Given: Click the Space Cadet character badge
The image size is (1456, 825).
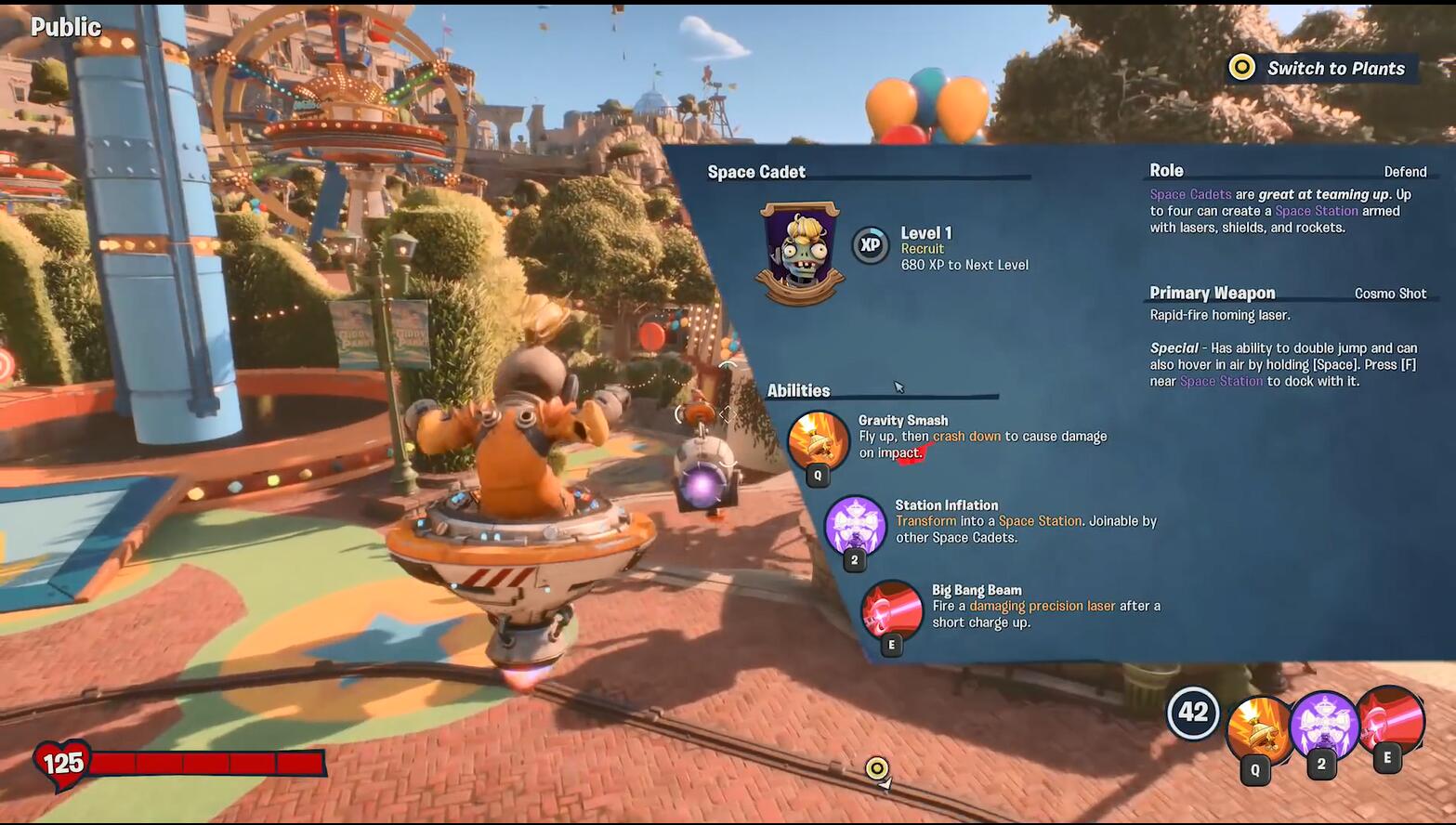Looking at the screenshot, I should tap(800, 253).
